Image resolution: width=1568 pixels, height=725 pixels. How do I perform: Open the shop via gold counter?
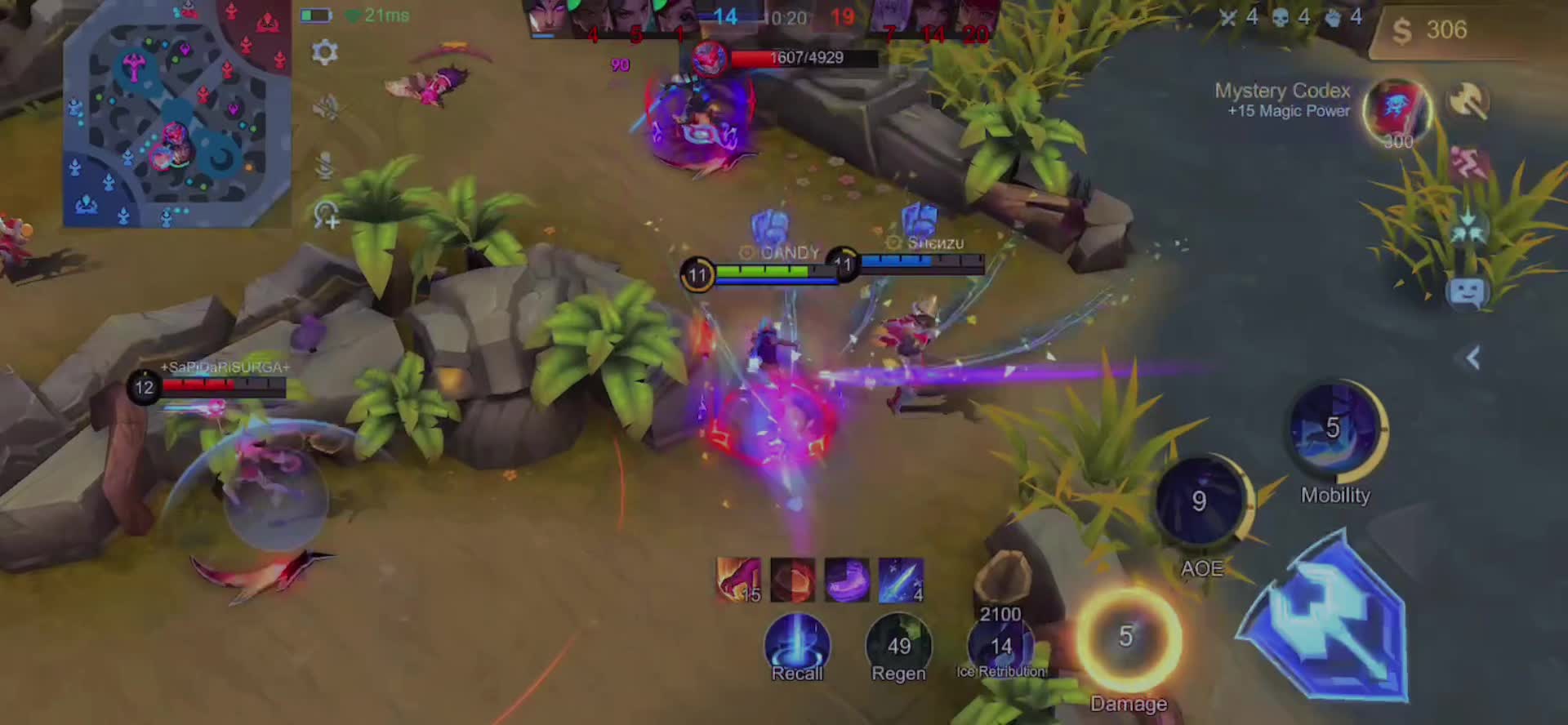[1445, 31]
